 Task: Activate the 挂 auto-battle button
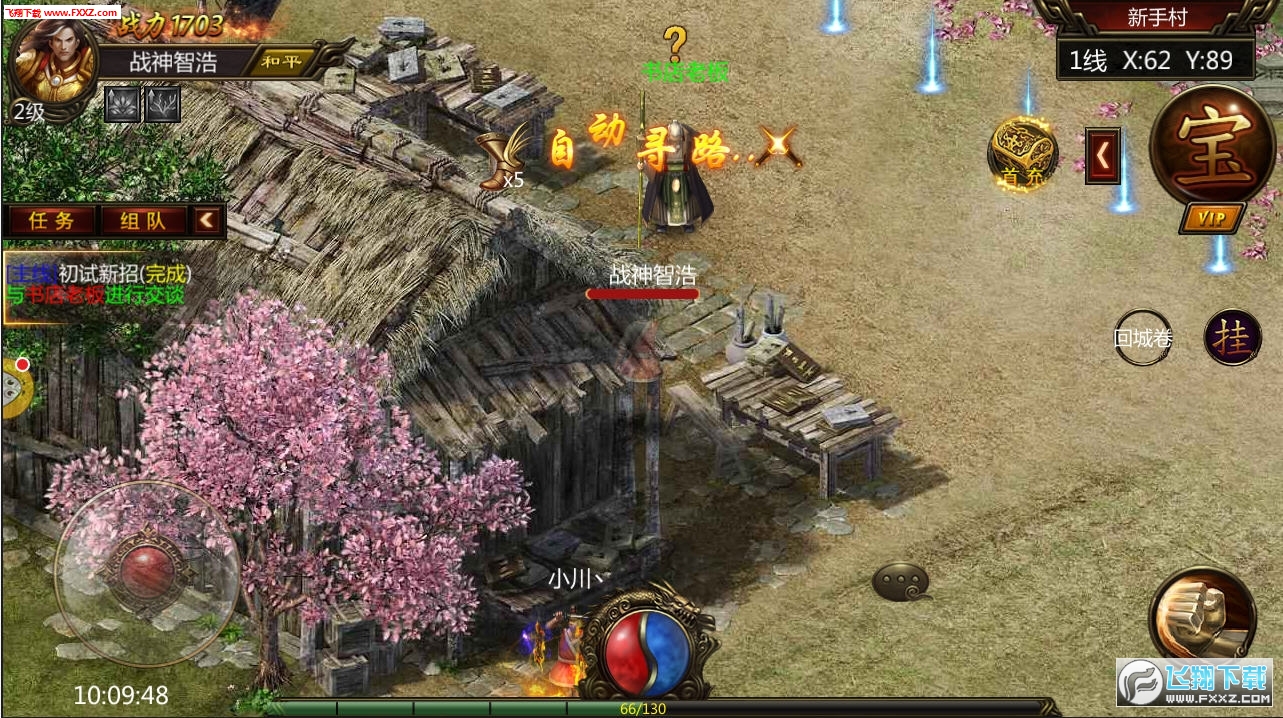point(1232,338)
